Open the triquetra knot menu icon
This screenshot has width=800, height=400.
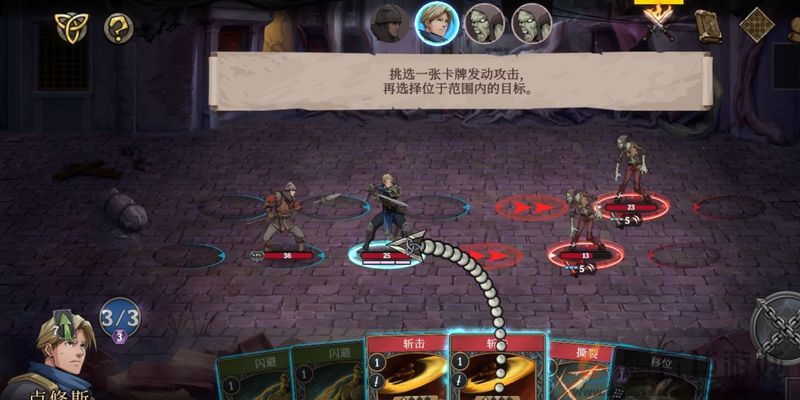pos(70,27)
